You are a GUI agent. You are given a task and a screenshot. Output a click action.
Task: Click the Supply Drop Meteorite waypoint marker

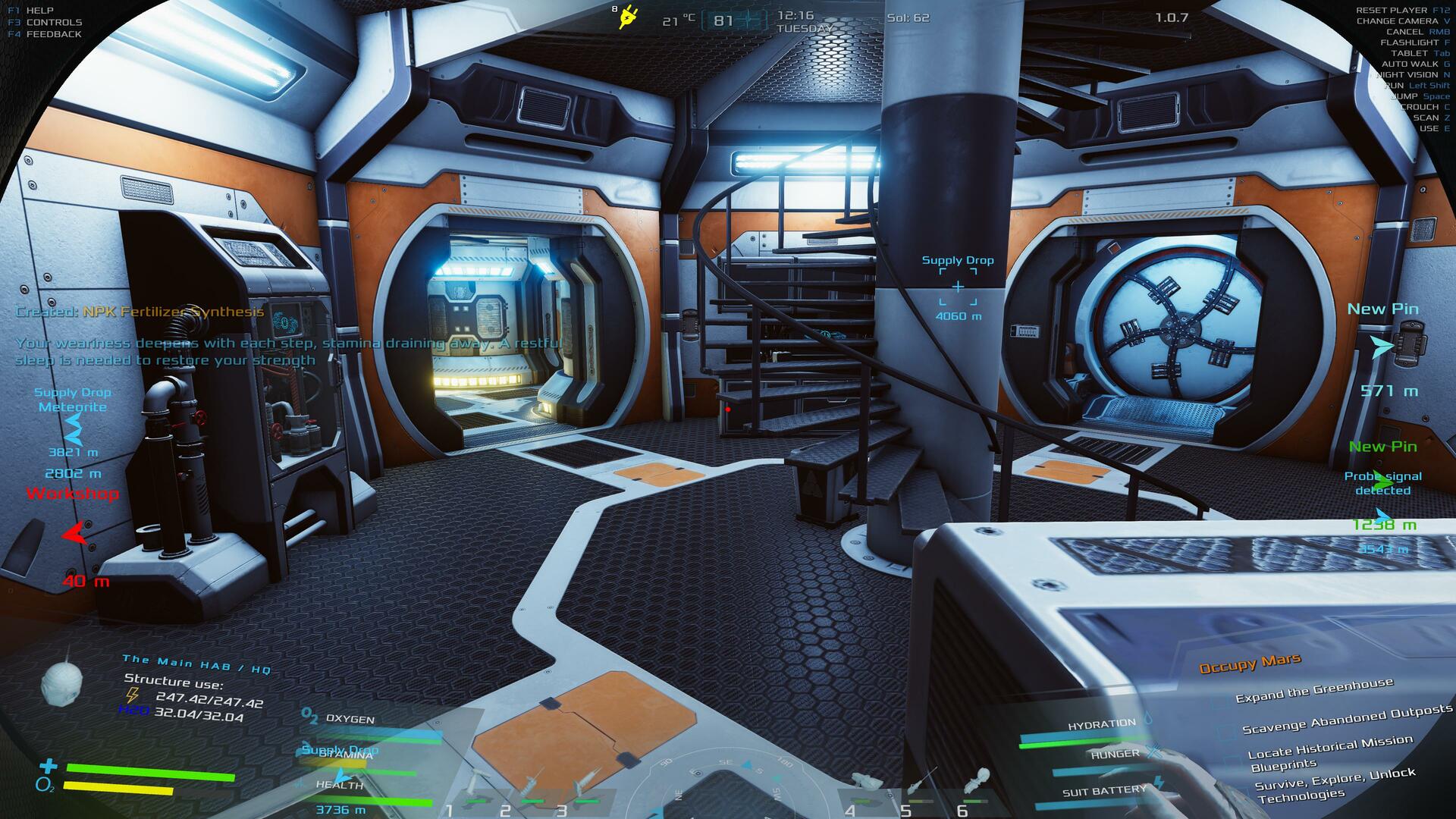[x=74, y=430]
